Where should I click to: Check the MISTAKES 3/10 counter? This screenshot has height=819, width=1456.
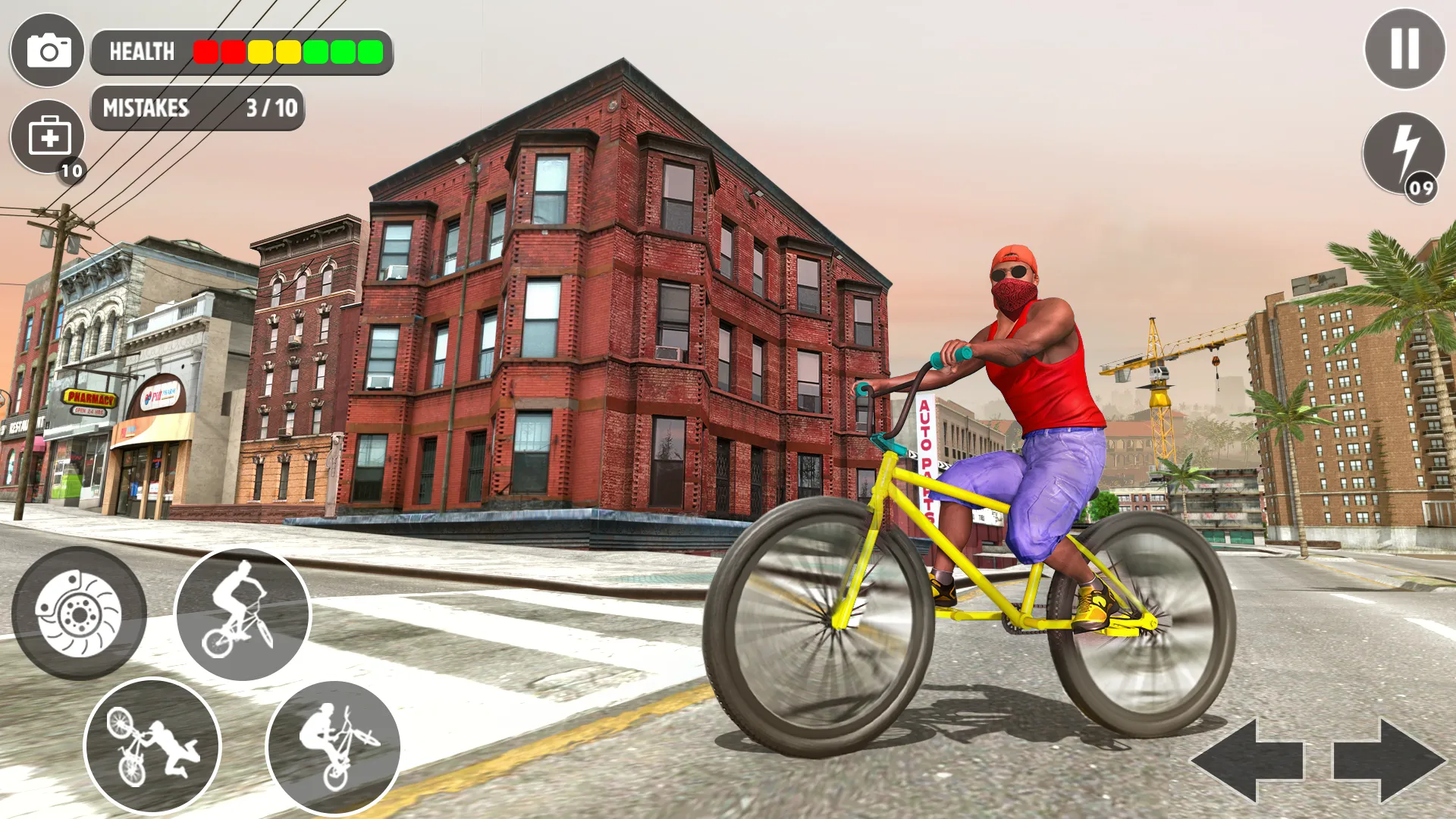pos(199,108)
